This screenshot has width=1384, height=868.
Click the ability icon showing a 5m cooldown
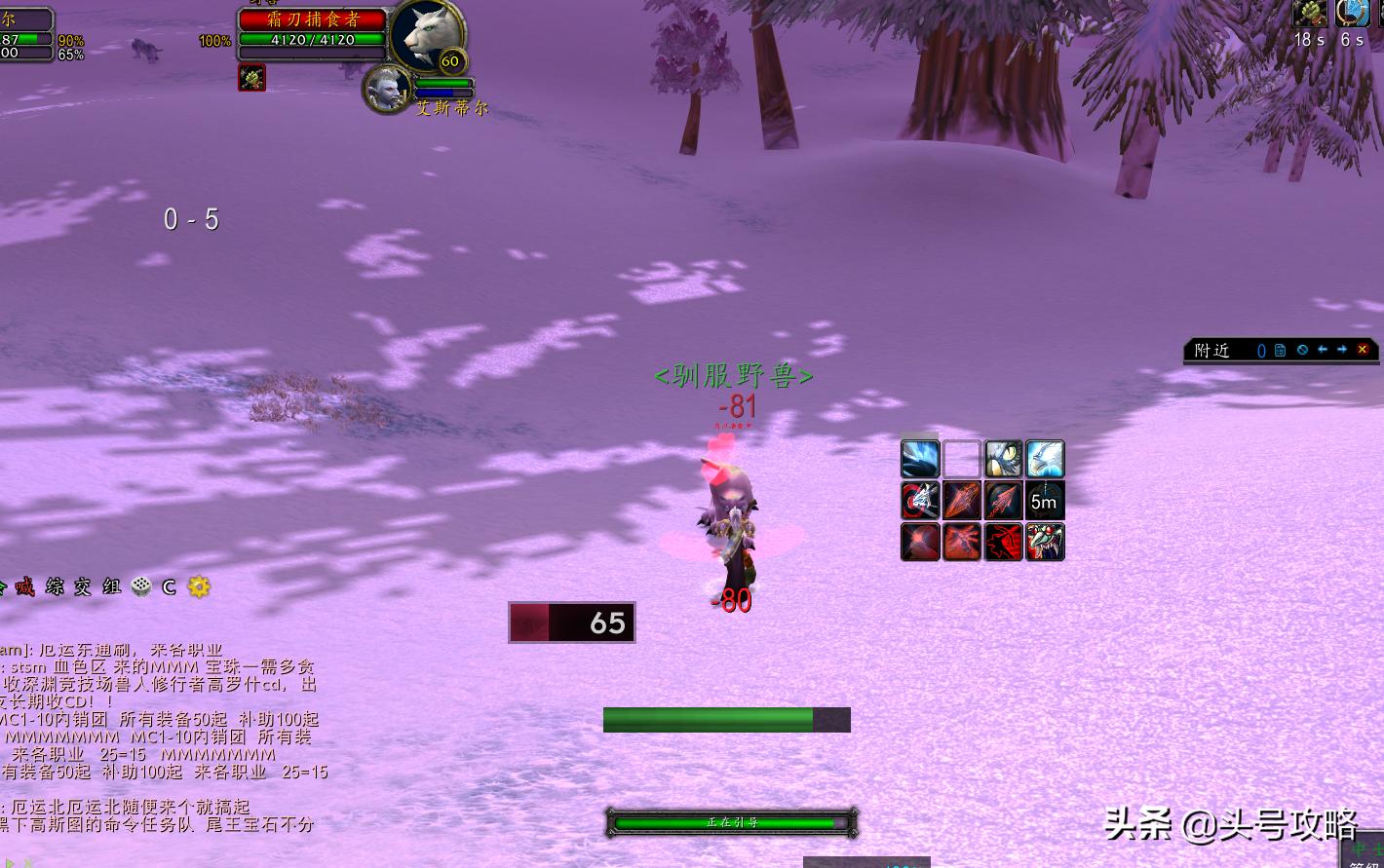(1044, 501)
